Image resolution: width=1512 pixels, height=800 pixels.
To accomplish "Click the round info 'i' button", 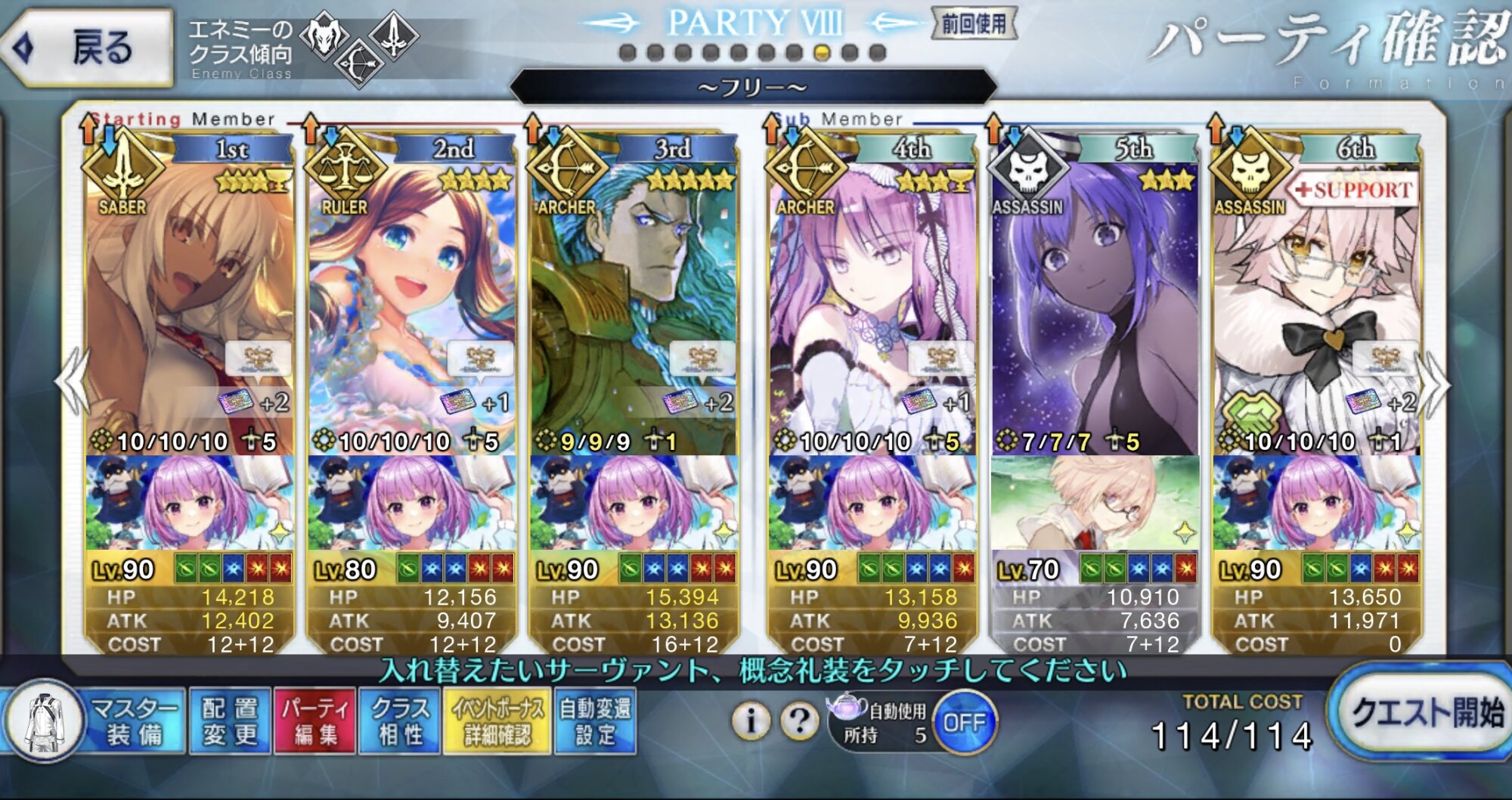I will pyautogui.click(x=751, y=721).
